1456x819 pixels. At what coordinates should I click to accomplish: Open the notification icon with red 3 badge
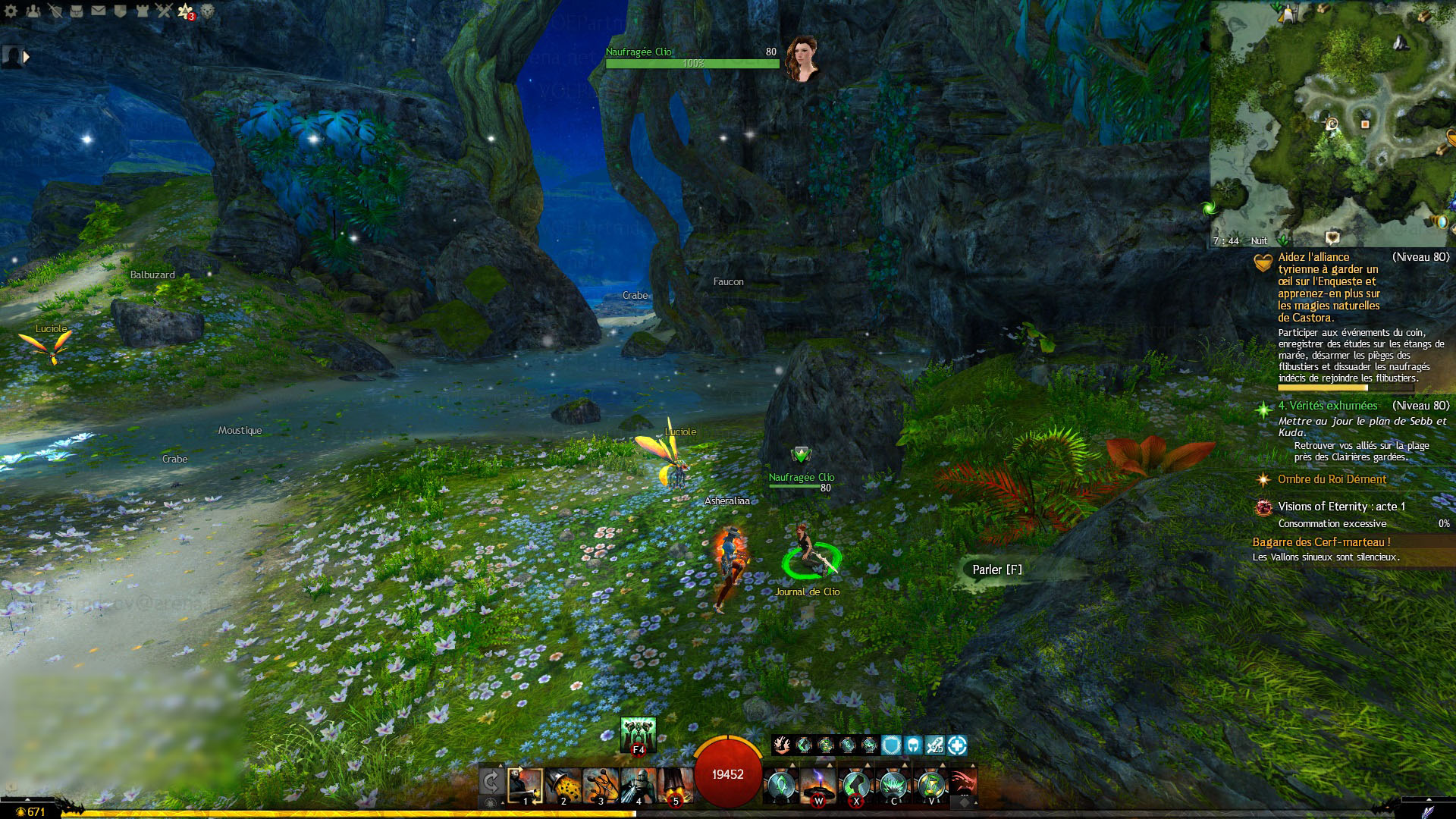coord(186,11)
